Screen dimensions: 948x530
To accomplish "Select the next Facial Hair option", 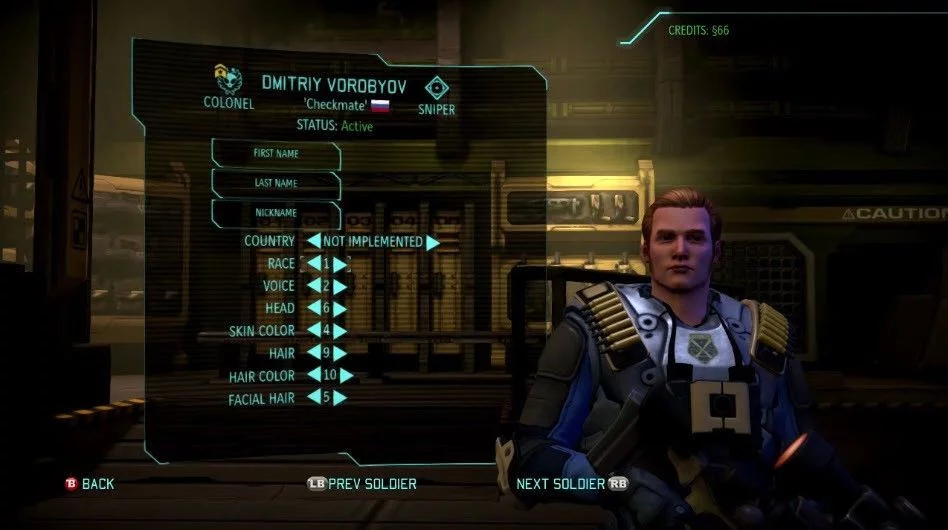I will [x=340, y=398].
